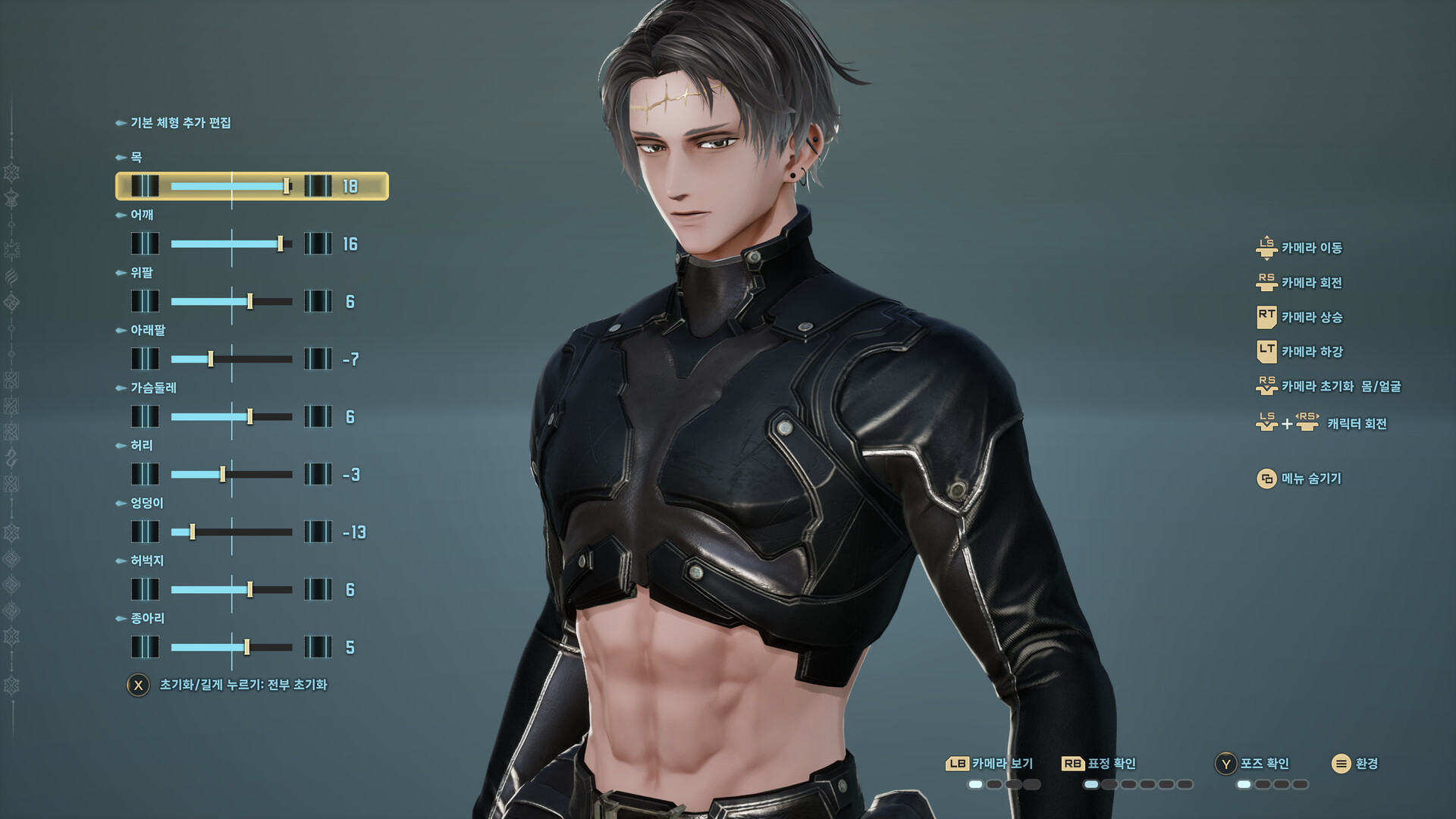Click the left stepper block of the 엉덩이 slider
1456x819 pixels.
pos(145,532)
